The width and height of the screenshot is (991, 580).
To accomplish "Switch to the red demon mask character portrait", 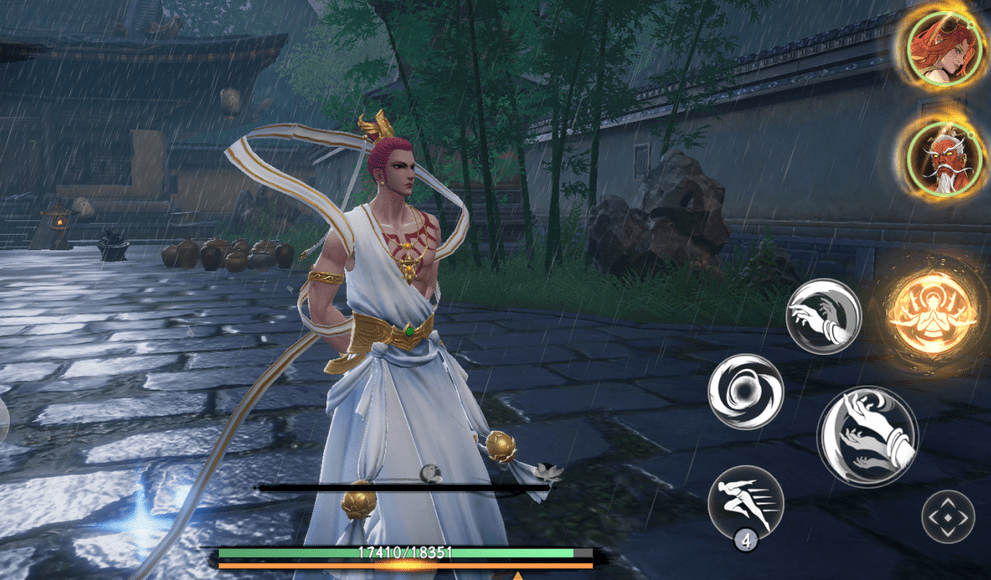I will [x=941, y=157].
